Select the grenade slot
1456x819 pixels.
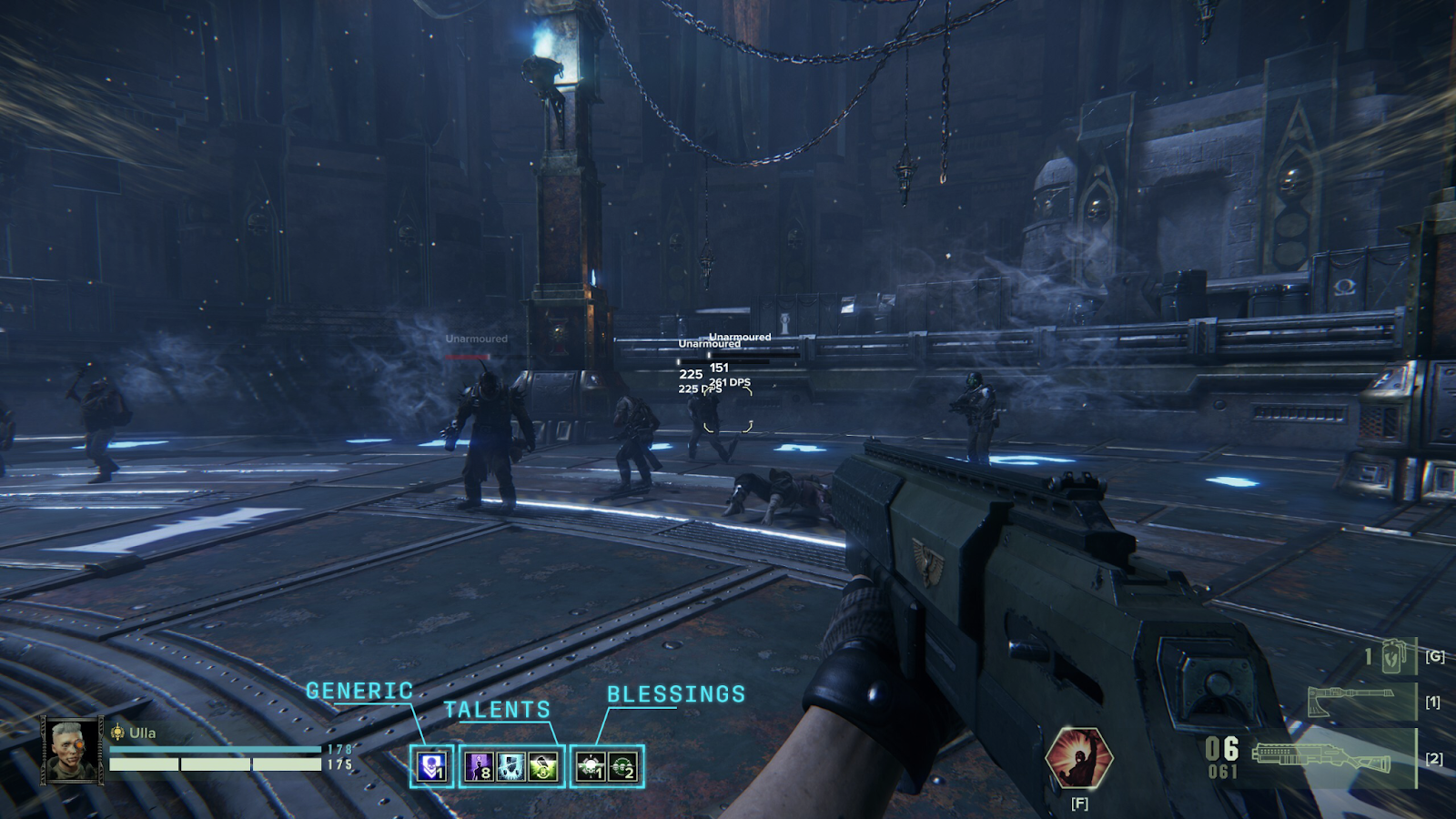pos(1392,656)
